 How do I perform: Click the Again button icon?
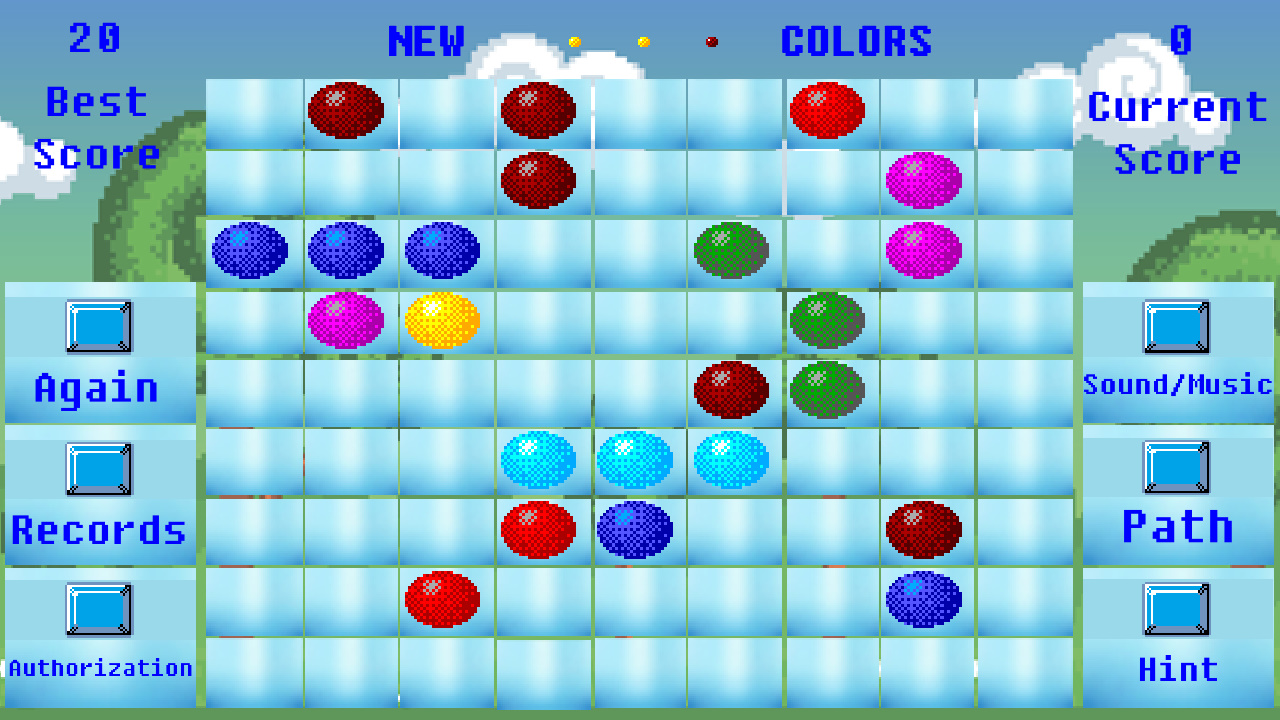point(99,326)
